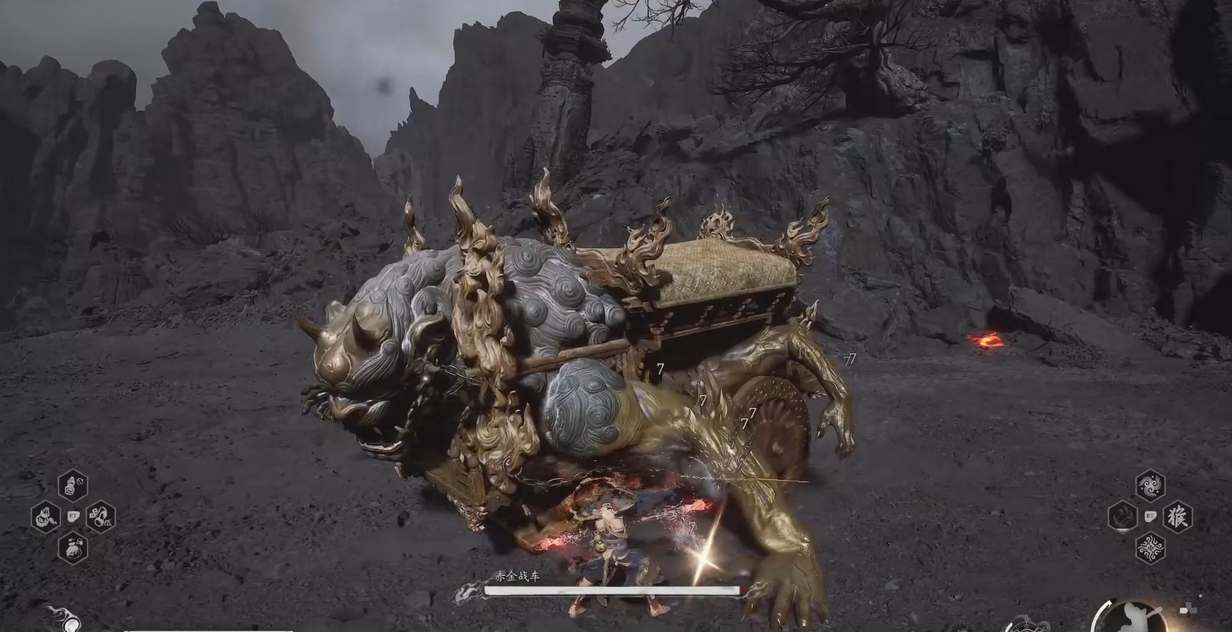Use the ornate knot-pattern spell

[1150, 548]
